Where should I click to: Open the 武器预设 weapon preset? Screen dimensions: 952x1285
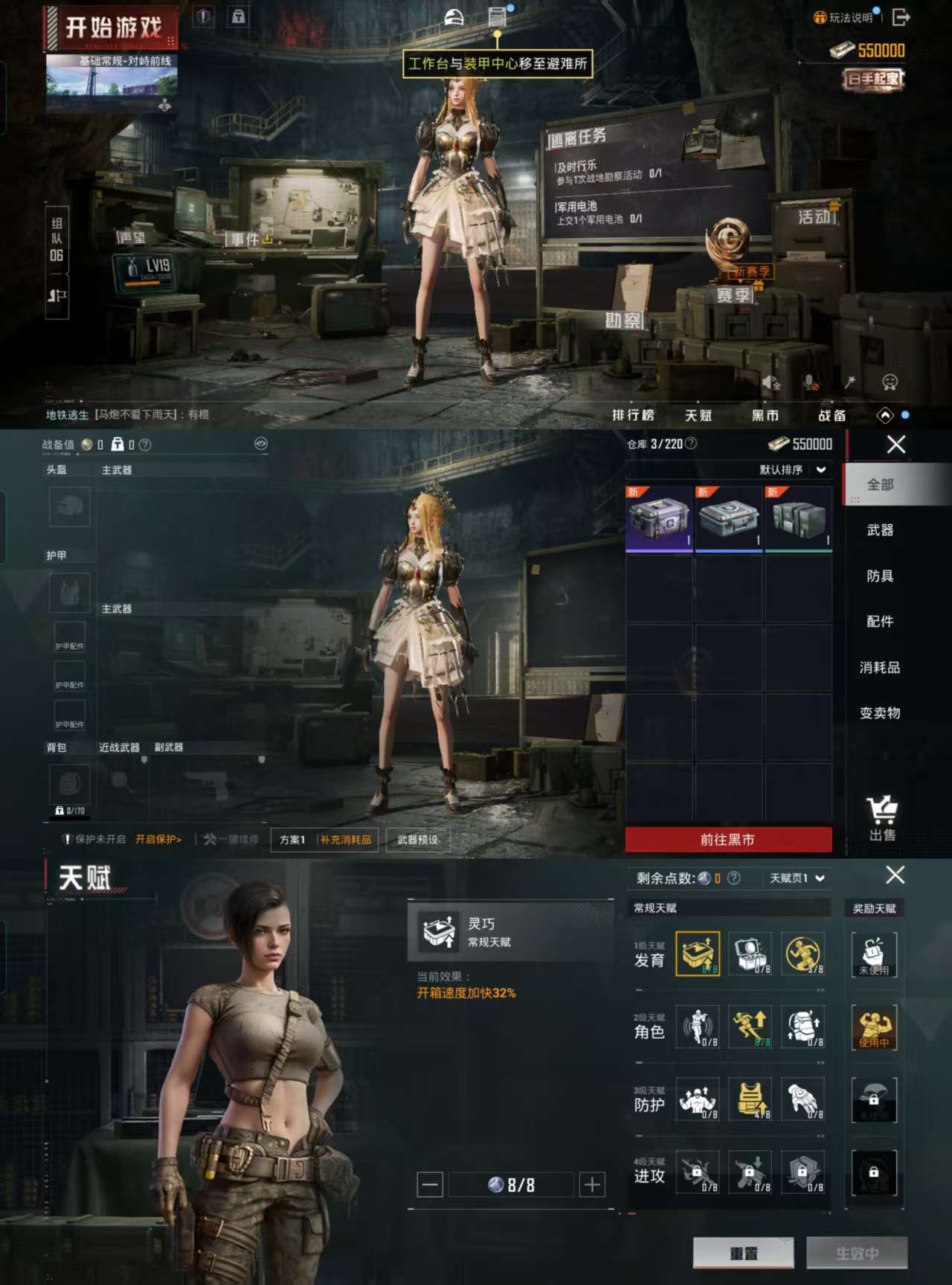click(x=417, y=840)
